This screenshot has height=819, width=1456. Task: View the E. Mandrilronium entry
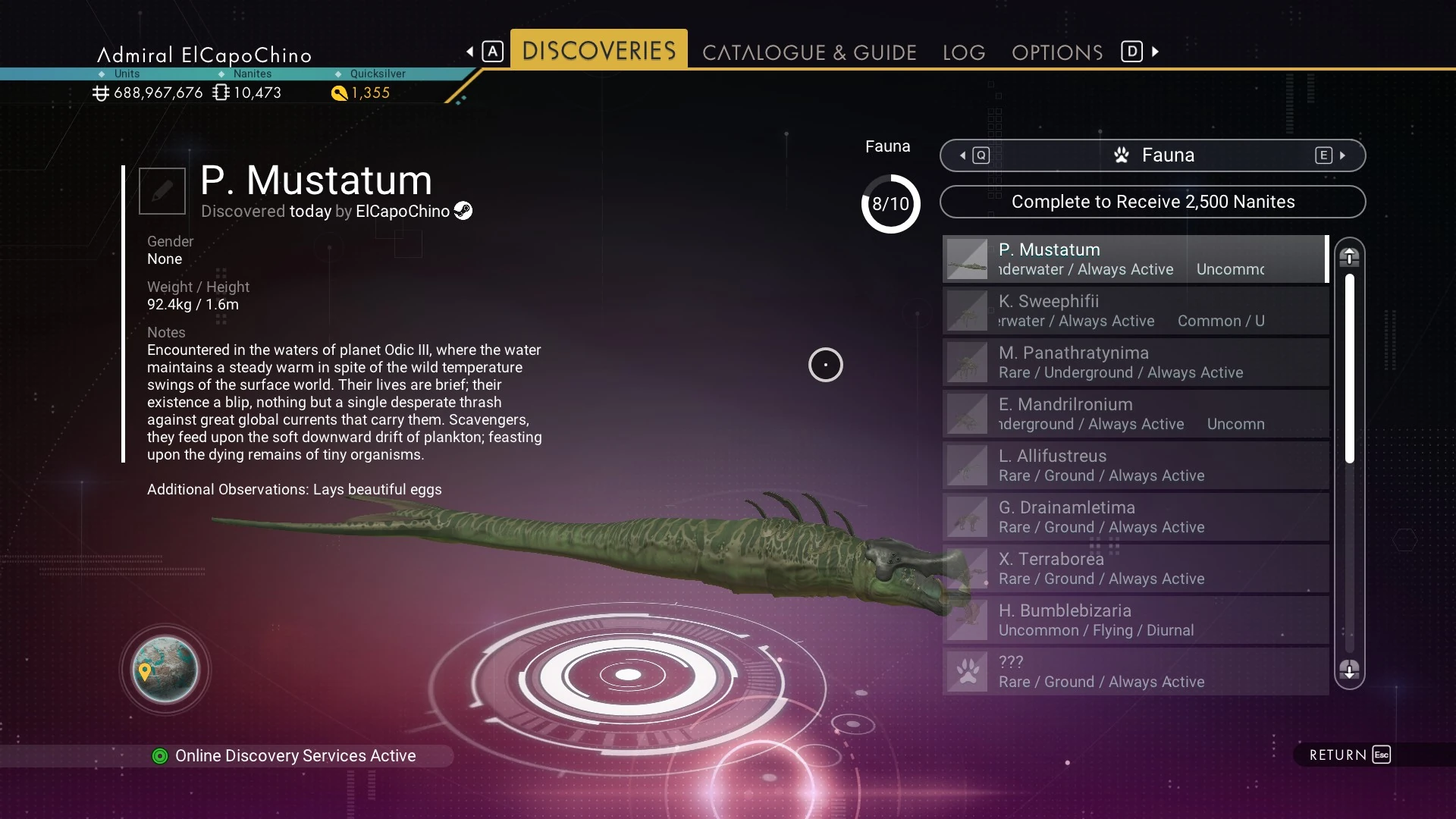pyautogui.click(x=1135, y=413)
